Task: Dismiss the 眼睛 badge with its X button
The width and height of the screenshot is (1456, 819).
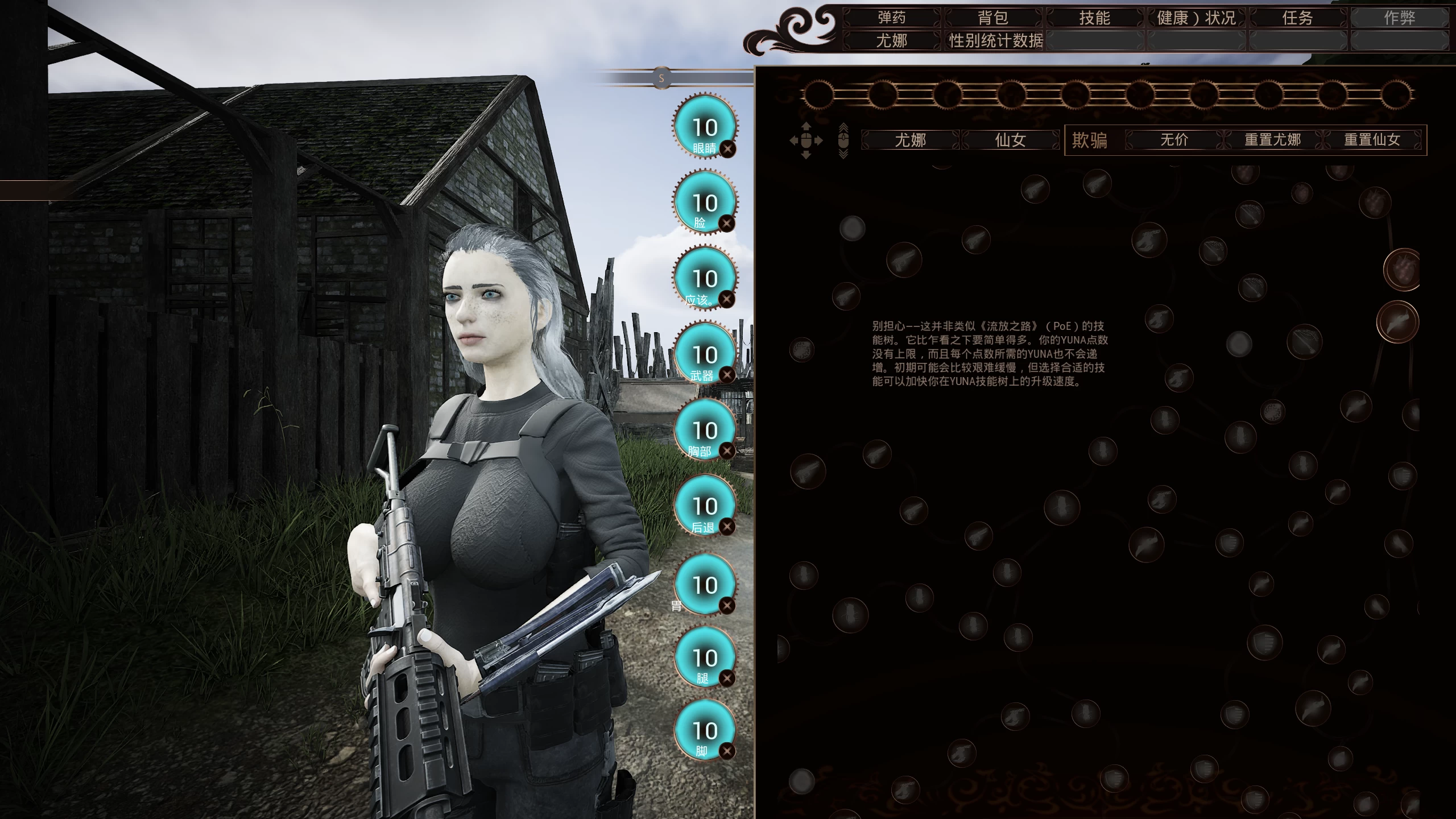Action: (x=729, y=150)
